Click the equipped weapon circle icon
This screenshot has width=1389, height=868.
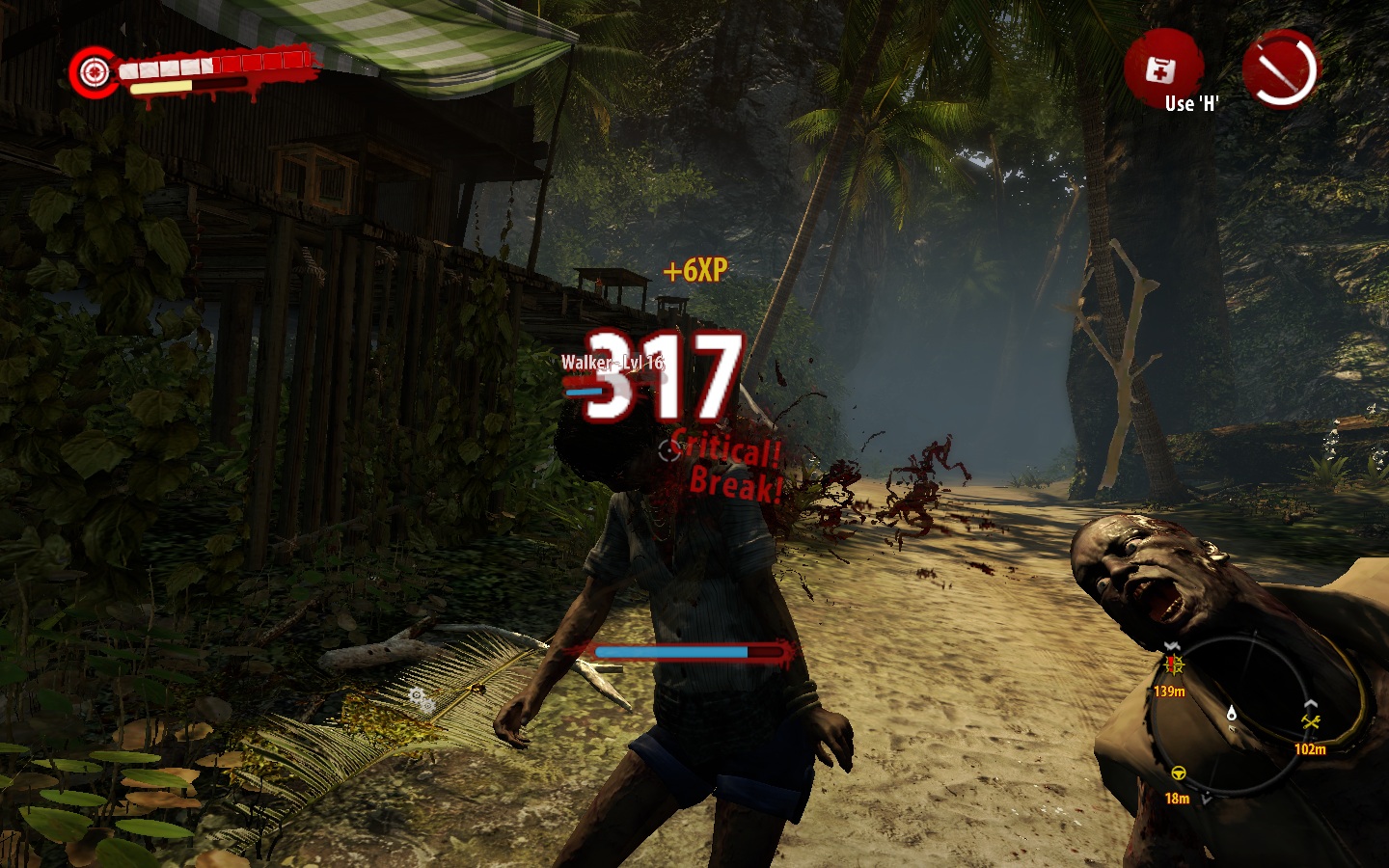click(x=1280, y=68)
